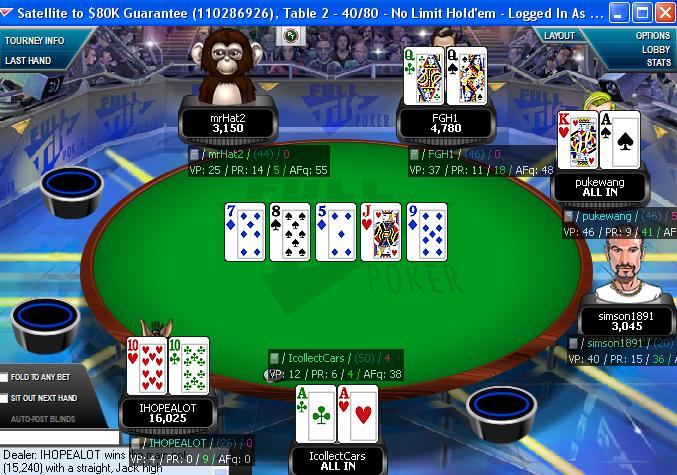The image size is (677, 475).
Task: Select the FGH1 player nameplate
Action: [445, 122]
